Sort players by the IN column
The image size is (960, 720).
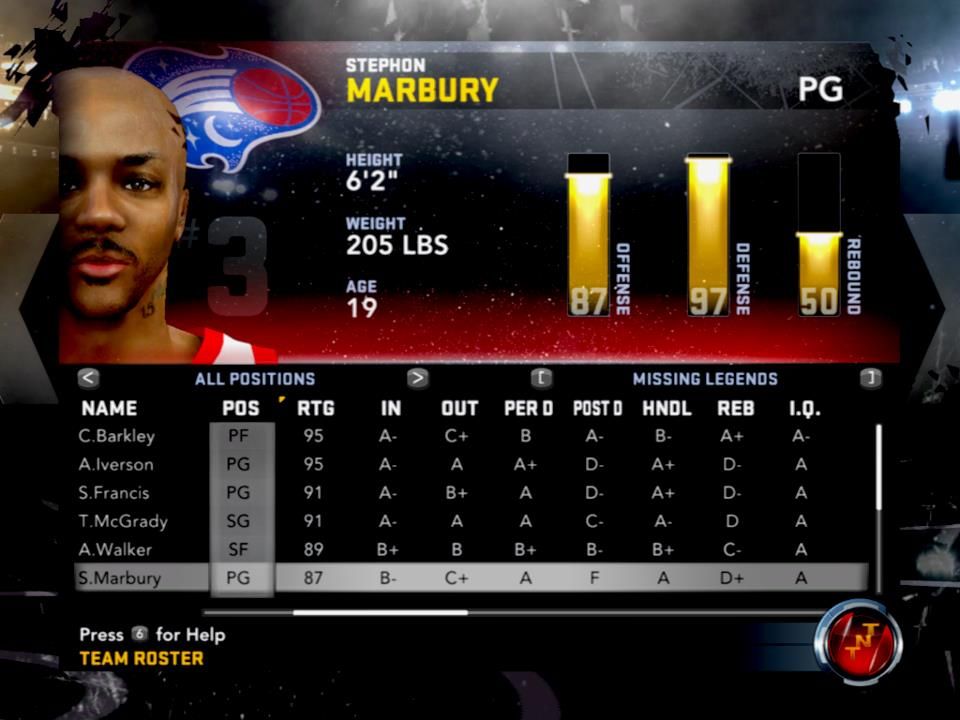[x=390, y=408]
